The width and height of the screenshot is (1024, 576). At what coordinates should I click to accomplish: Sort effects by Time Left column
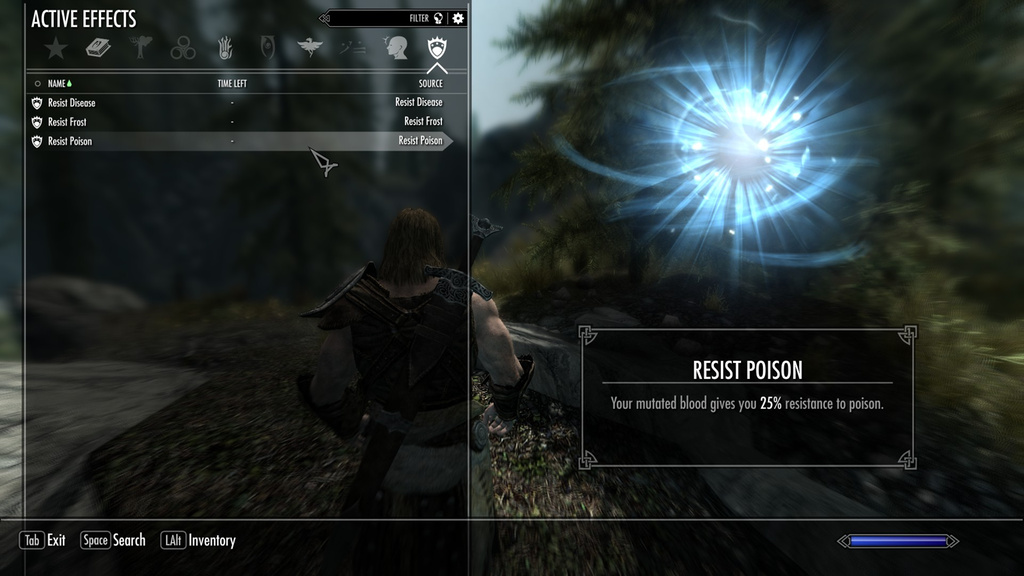tap(232, 84)
